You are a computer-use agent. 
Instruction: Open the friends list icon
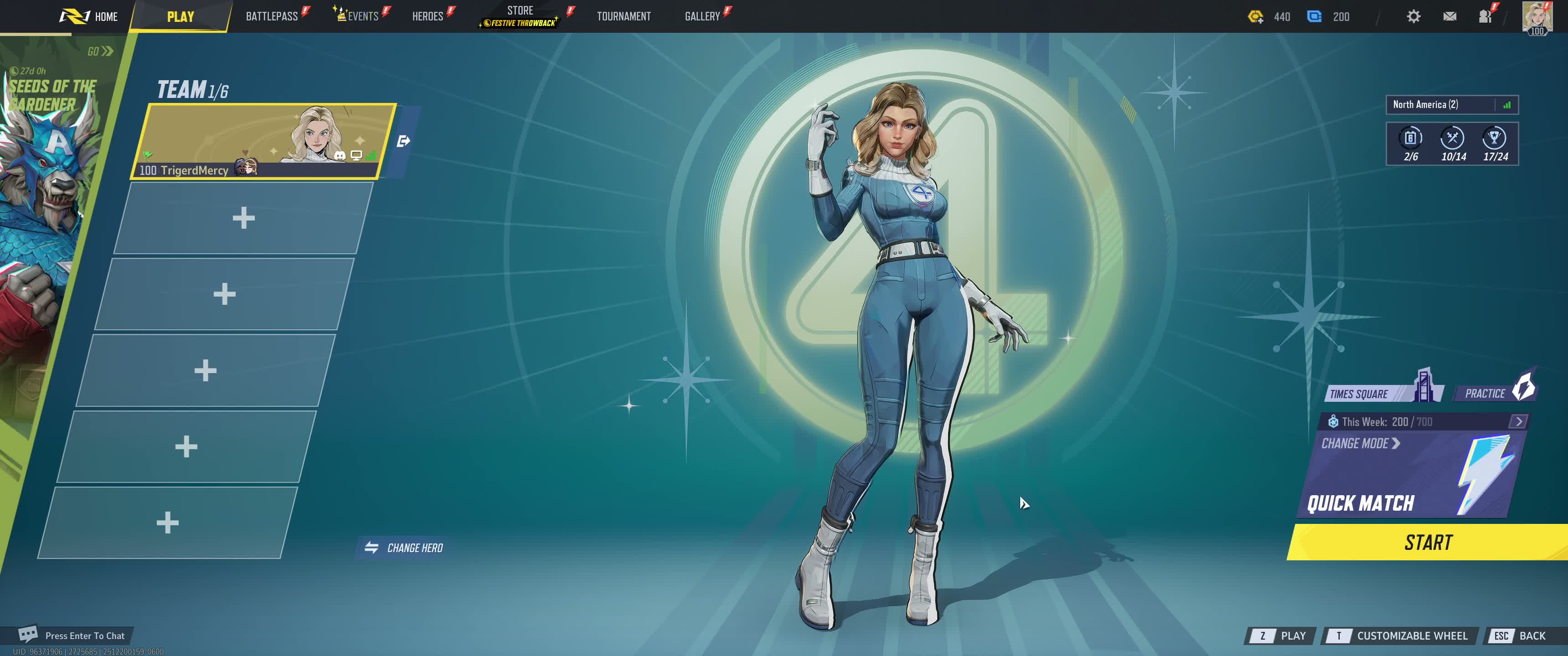click(1485, 16)
